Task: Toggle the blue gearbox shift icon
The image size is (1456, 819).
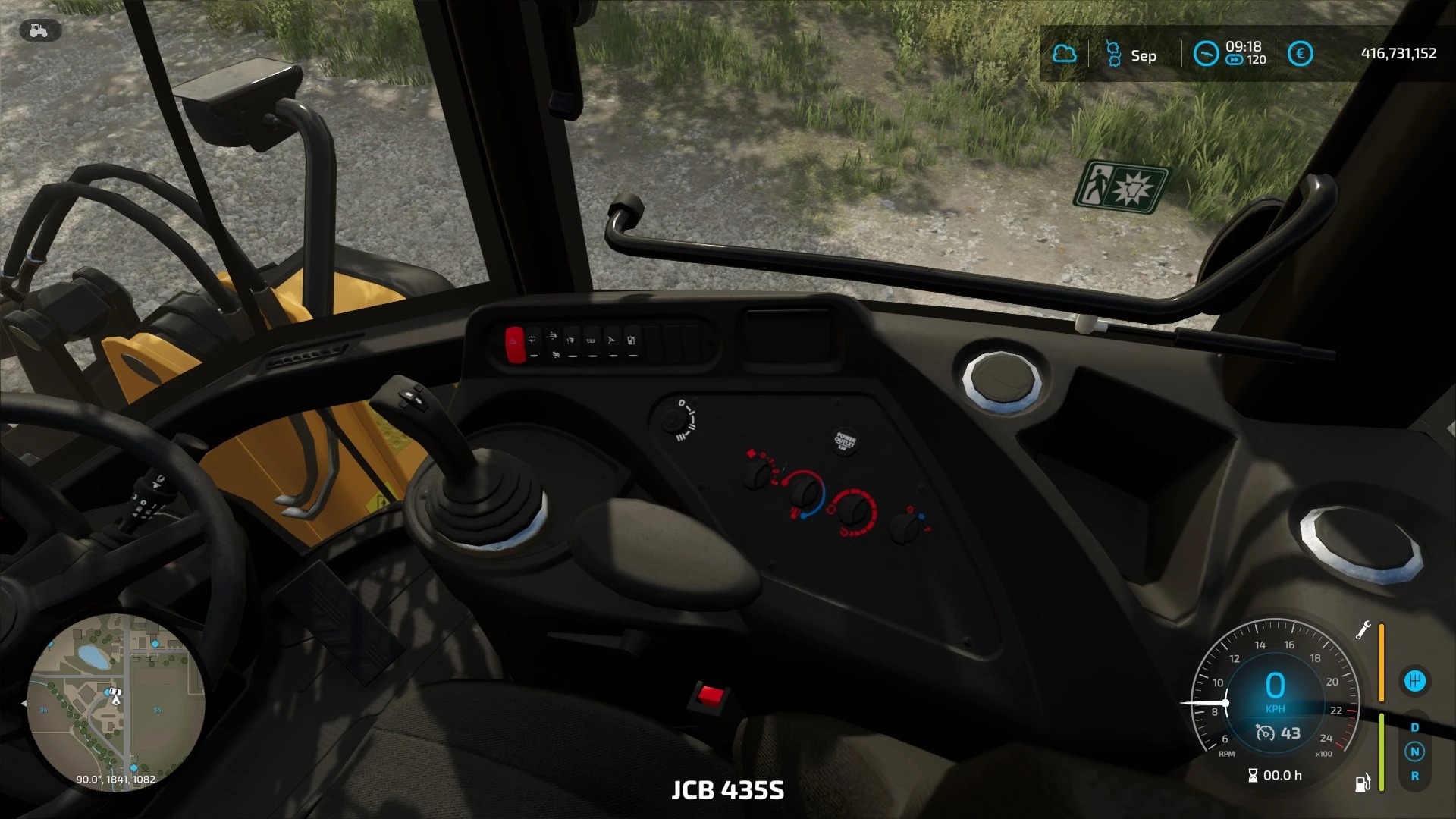Action: [1414, 680]
